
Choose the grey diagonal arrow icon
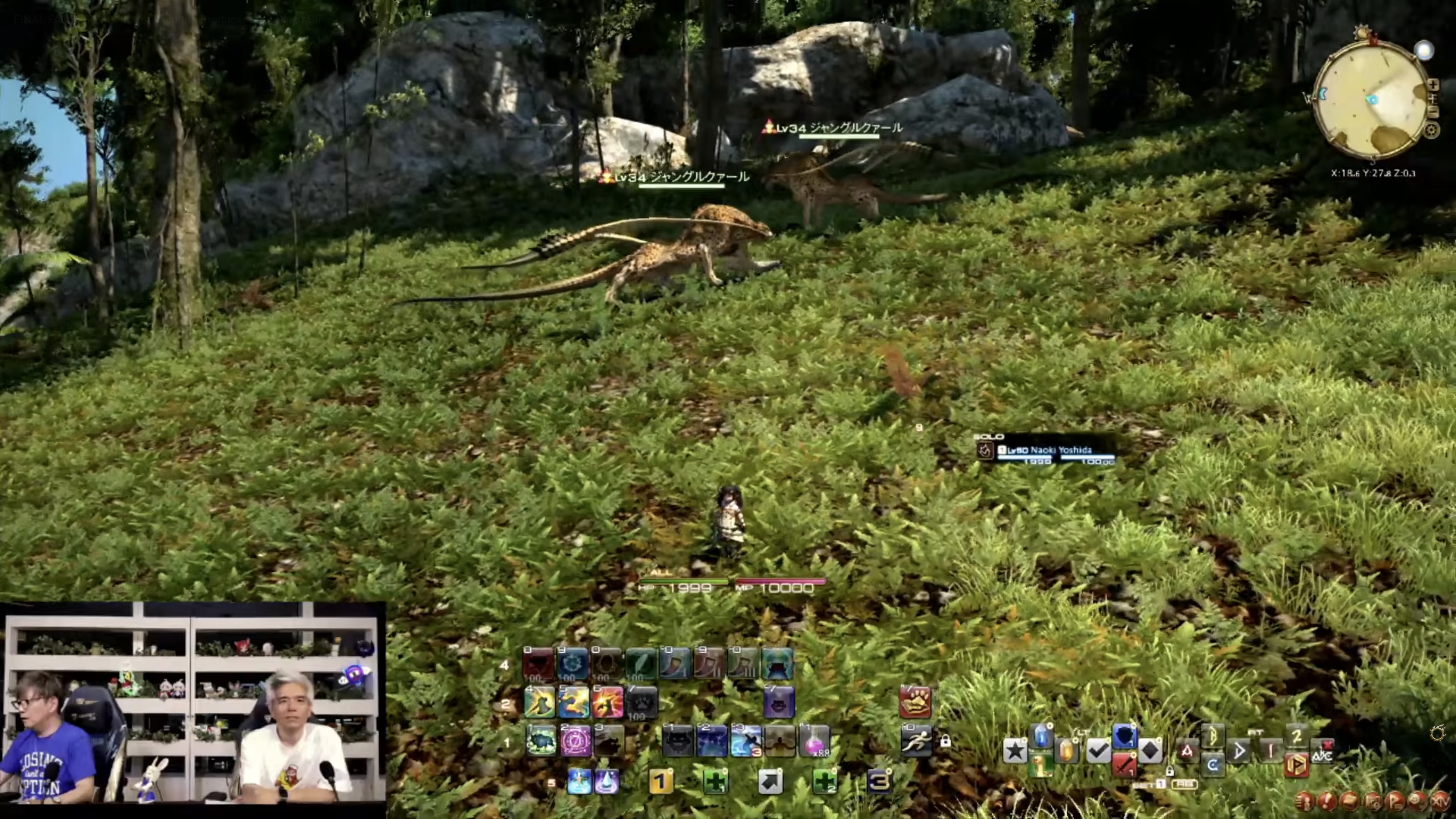[770, 782]
